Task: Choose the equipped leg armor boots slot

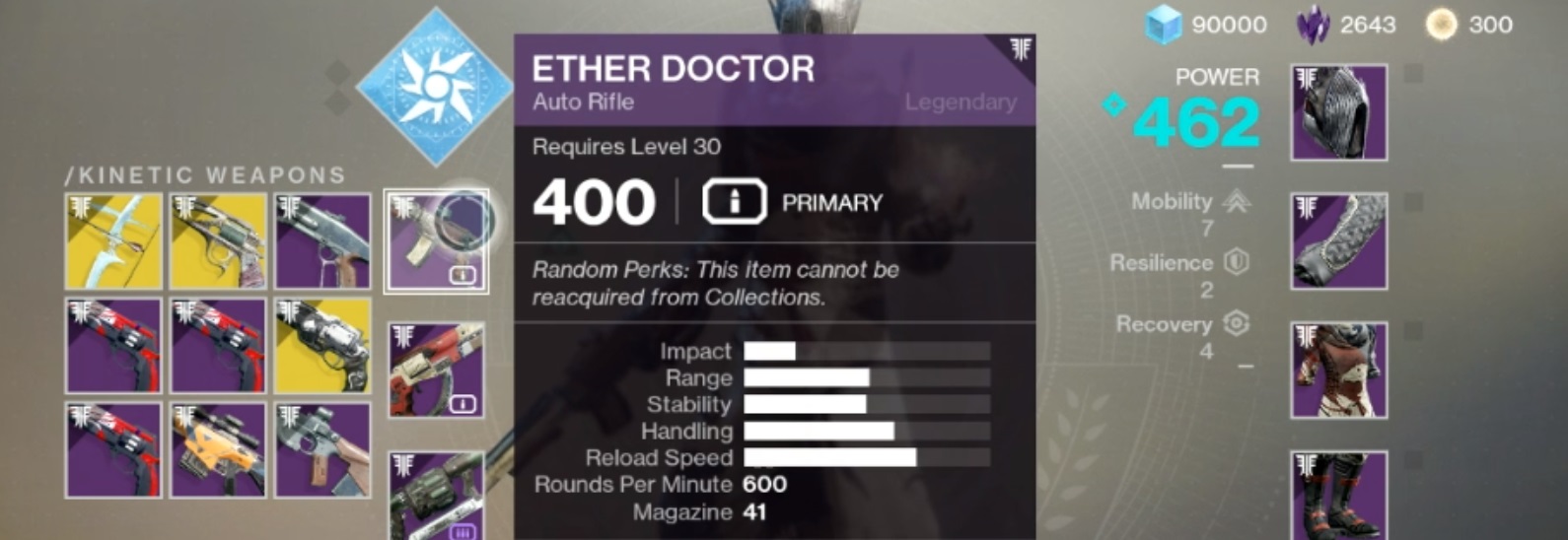Action: click(x=1339, y=495)
